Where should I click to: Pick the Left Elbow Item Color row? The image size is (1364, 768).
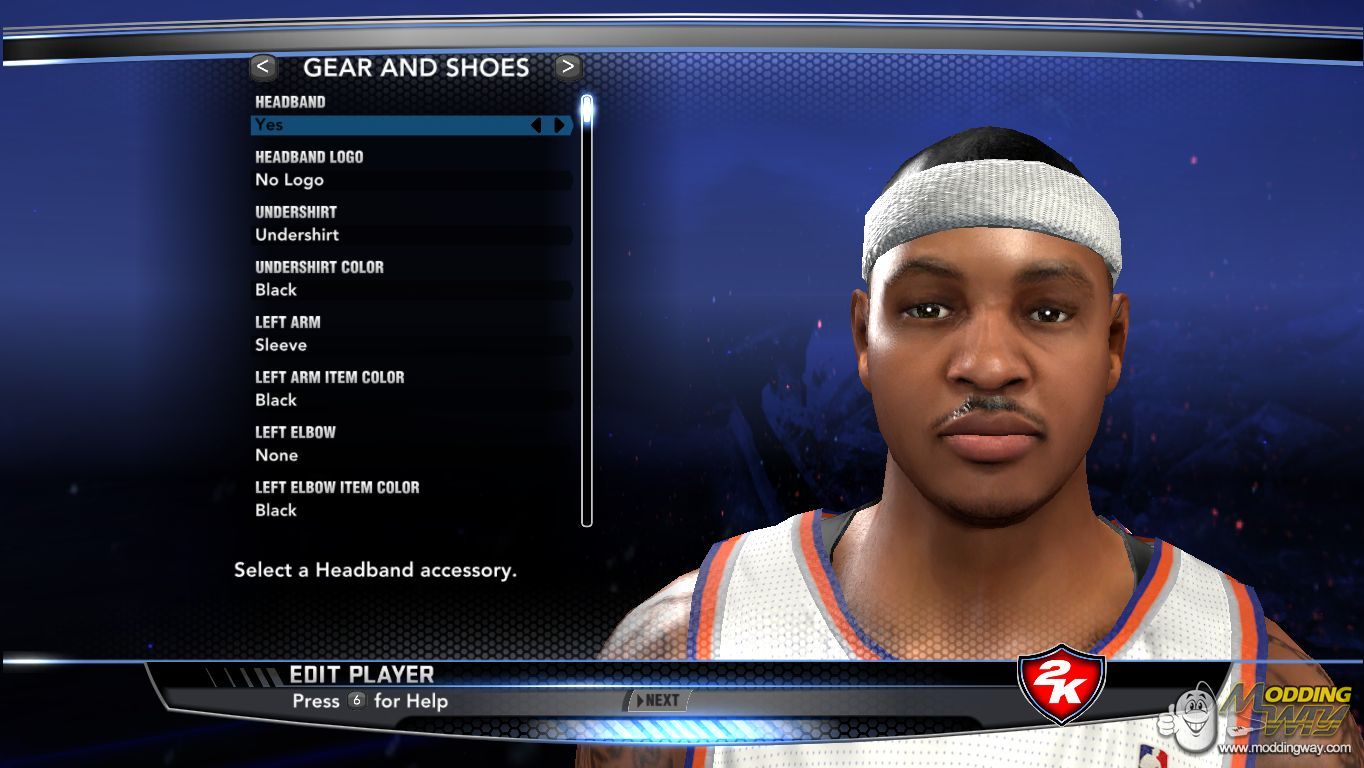pyautogui.click(x=410, y=510)
